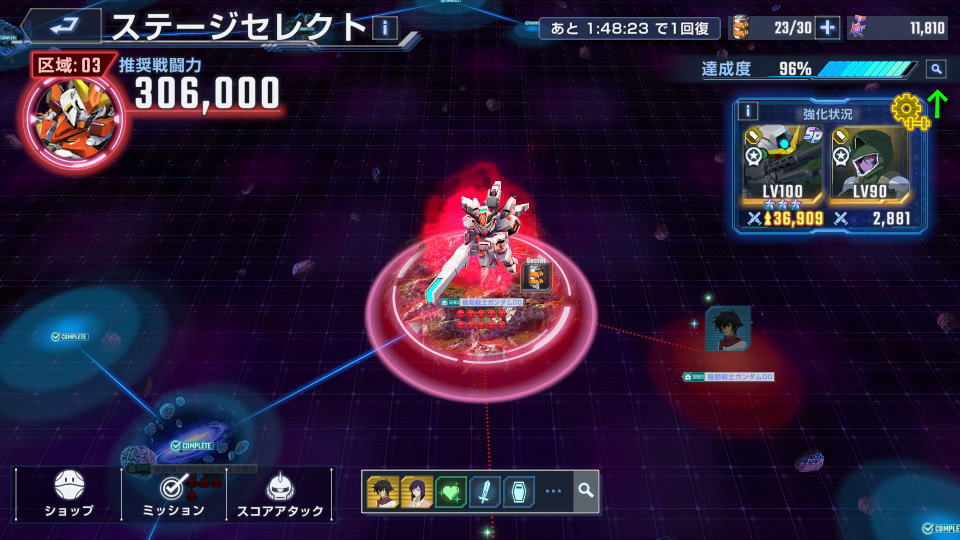The image size is (960, 540).
Task: Select the pilot portrait stage node
Action: click(x=727, y=330)
